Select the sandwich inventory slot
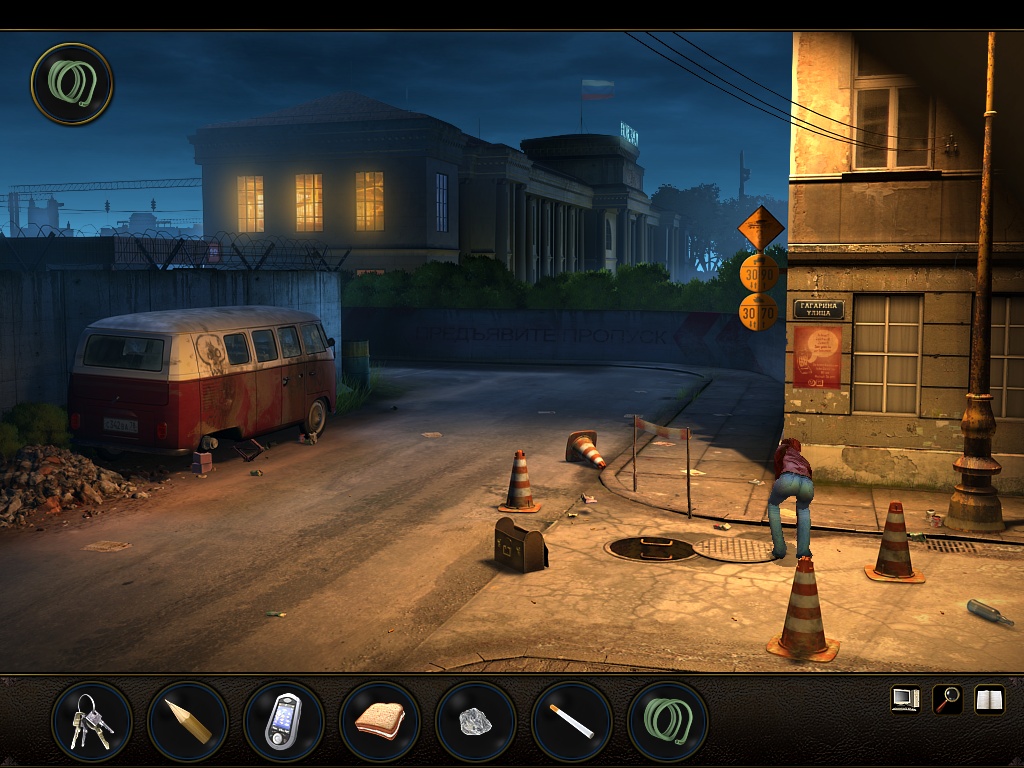Image resolution: width=1024 pixels, height=768 pixels. (x=379, y=721)
